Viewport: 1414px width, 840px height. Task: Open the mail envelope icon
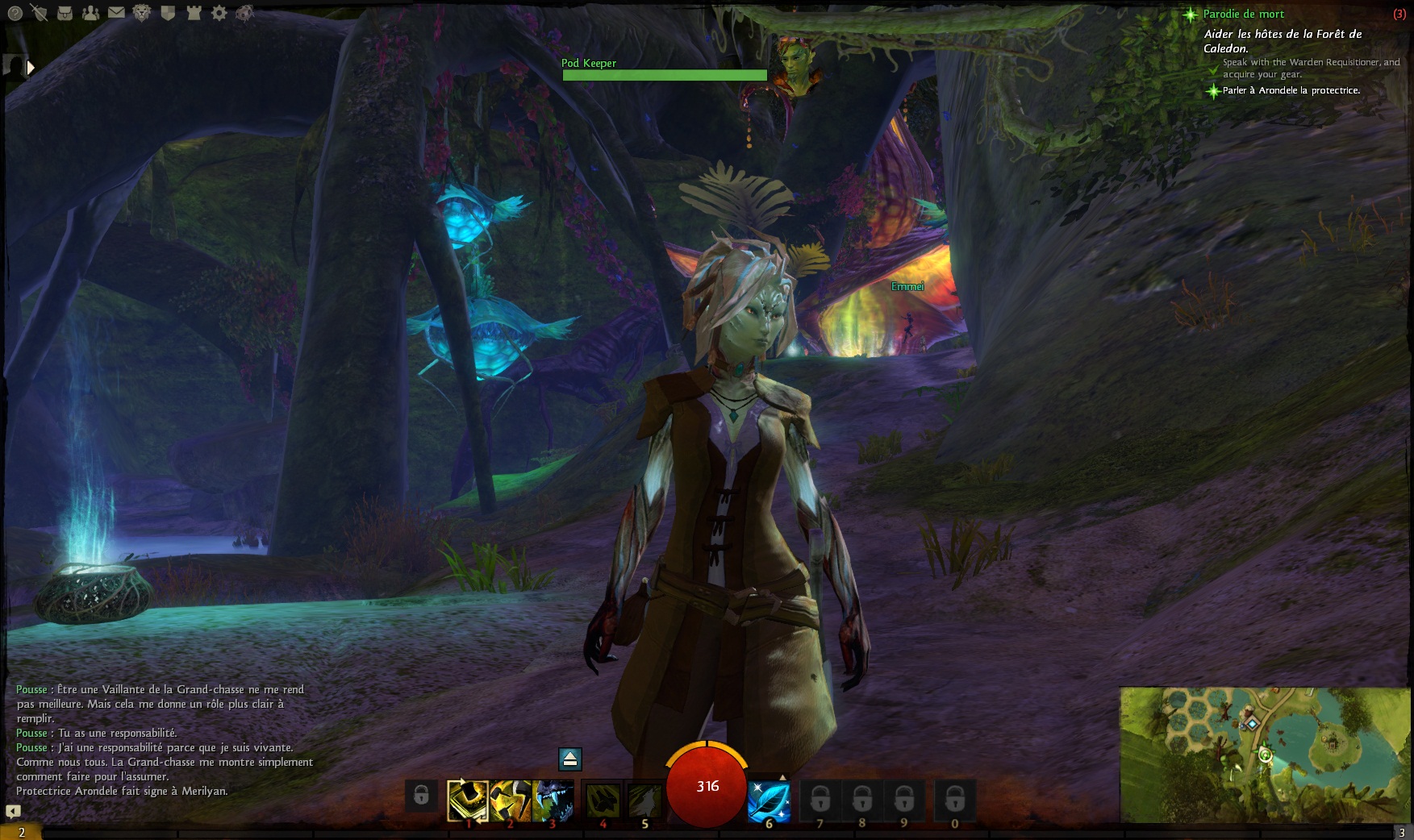pyautogui.click(x=116, y=13)
